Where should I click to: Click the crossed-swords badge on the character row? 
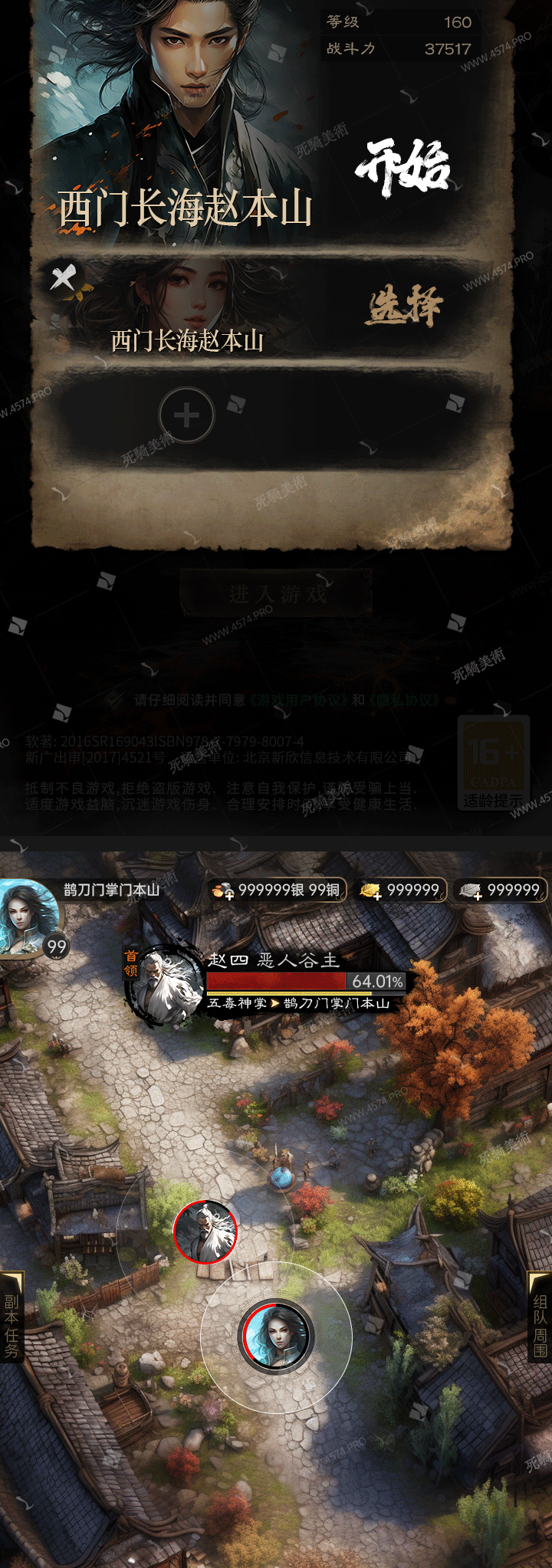tap(64, 277)
